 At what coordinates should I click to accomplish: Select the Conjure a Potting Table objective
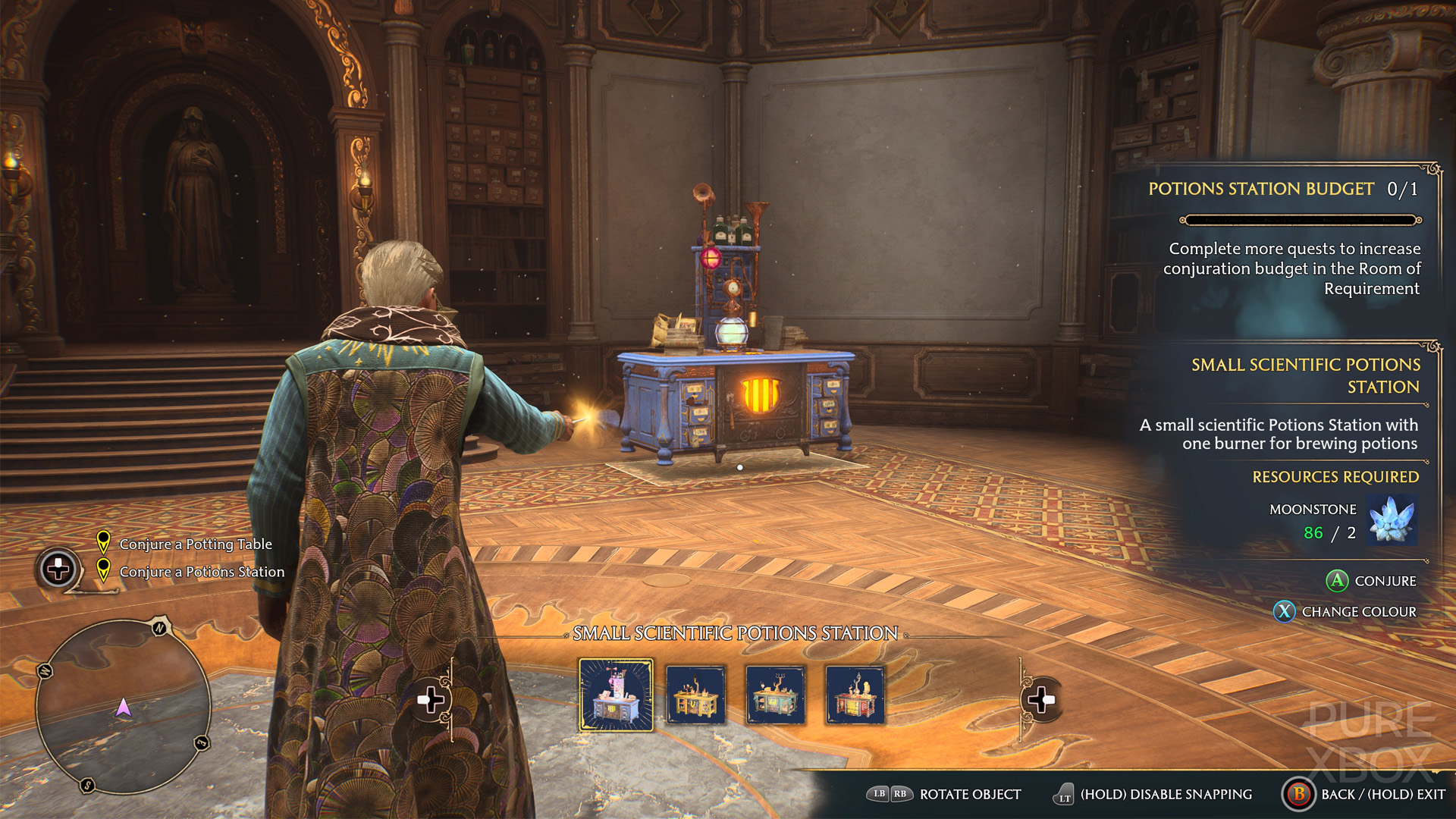pos(195,544)
